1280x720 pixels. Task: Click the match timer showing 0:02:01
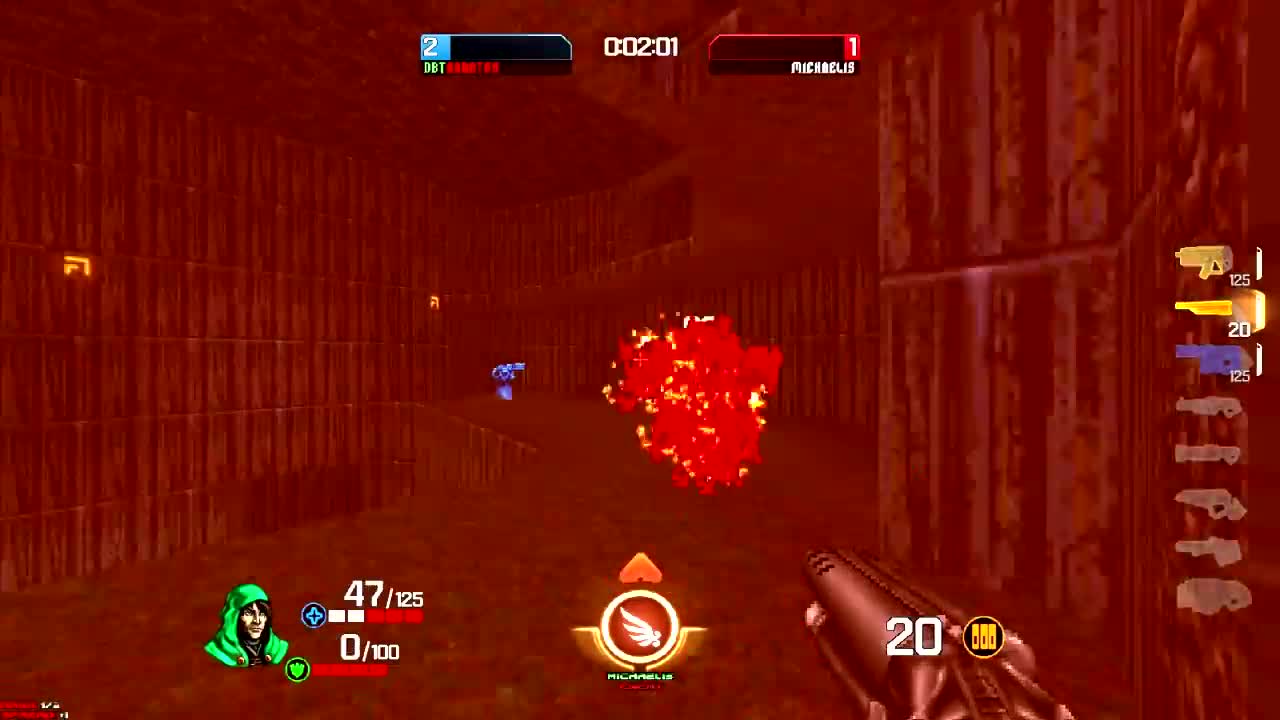pyautogui.click(x=640, y=46)
